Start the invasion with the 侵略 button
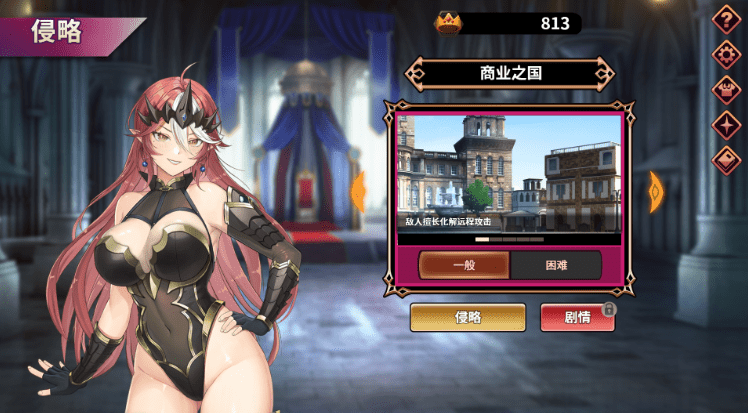 click(468, 317)
